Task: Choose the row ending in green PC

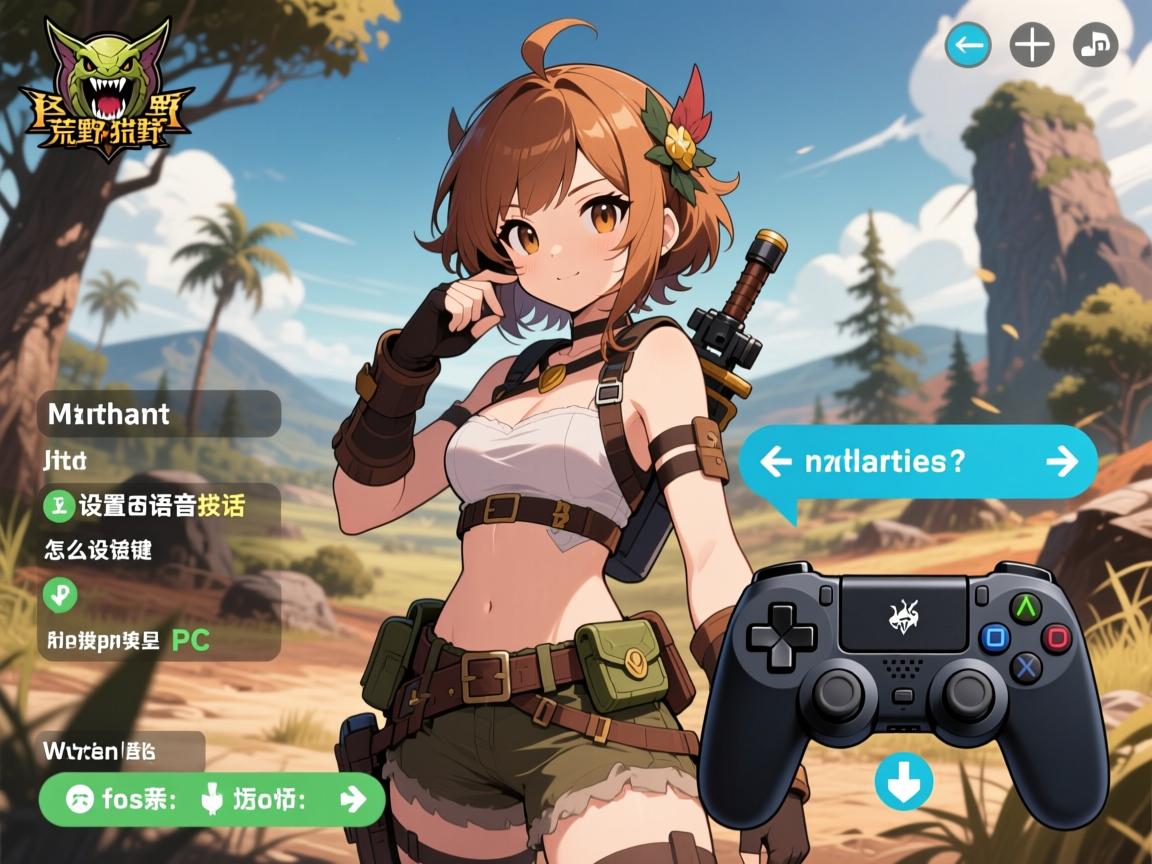Action: pos(159,640)
